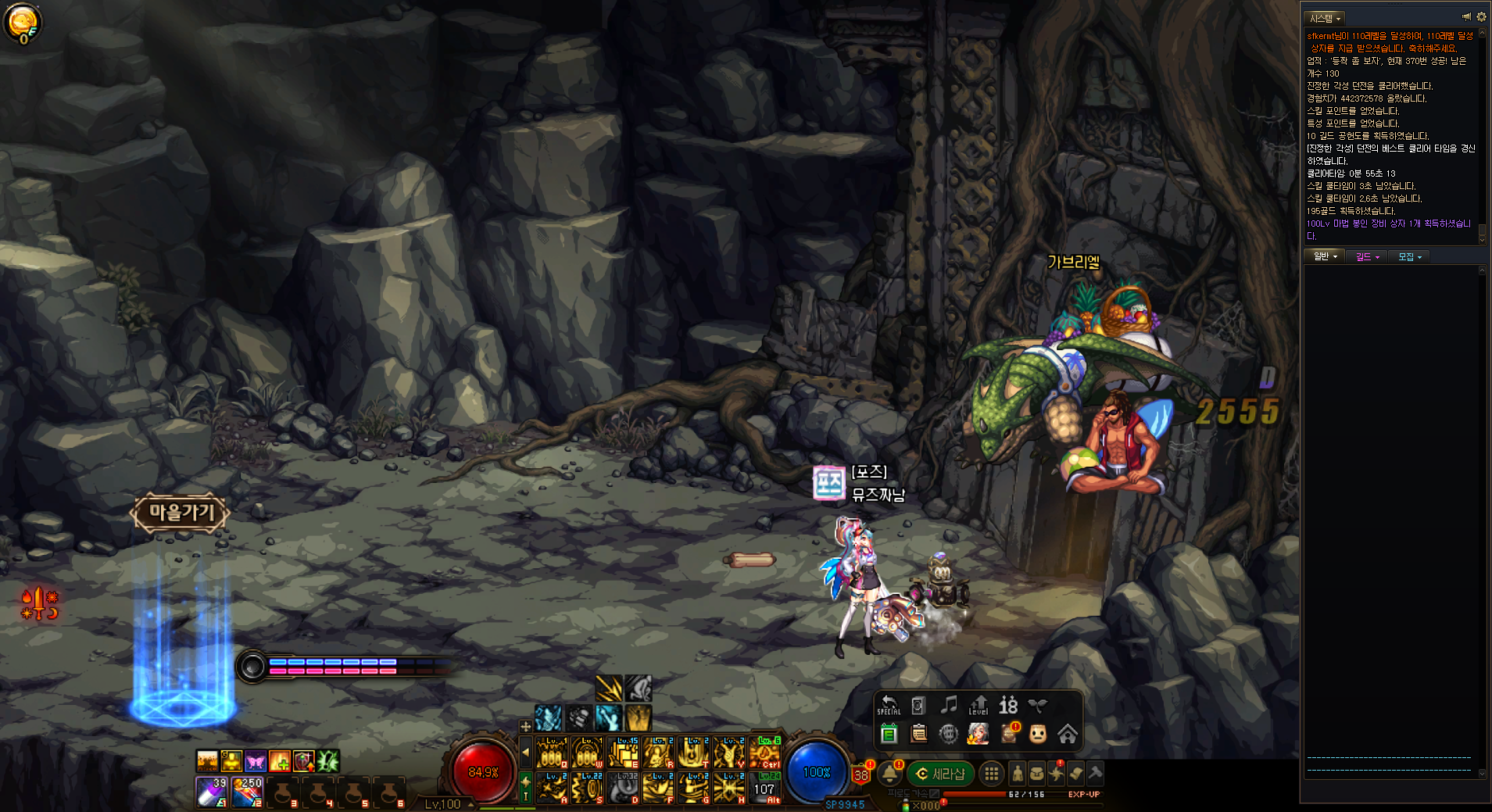Image resolution: width=1492 pixels, height=812 pixels.
Task: Use the item with 250 count in slot 2
Action: [x=248, y=792]
